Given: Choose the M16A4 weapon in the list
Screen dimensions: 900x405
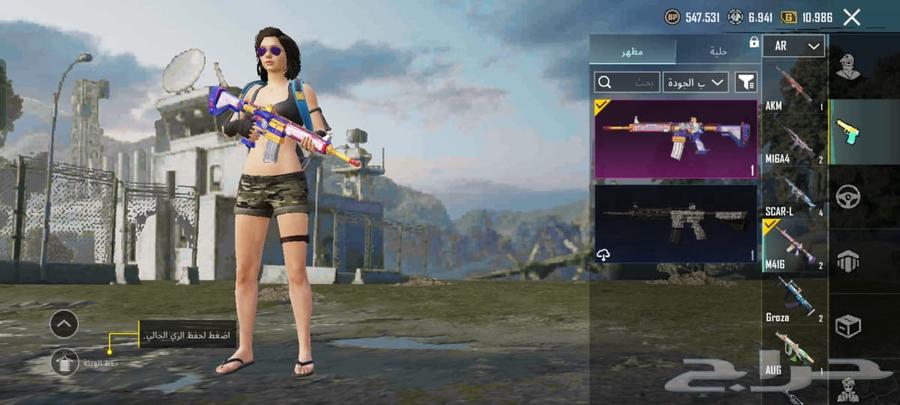Looking at the screenshot, I should 795,143.
